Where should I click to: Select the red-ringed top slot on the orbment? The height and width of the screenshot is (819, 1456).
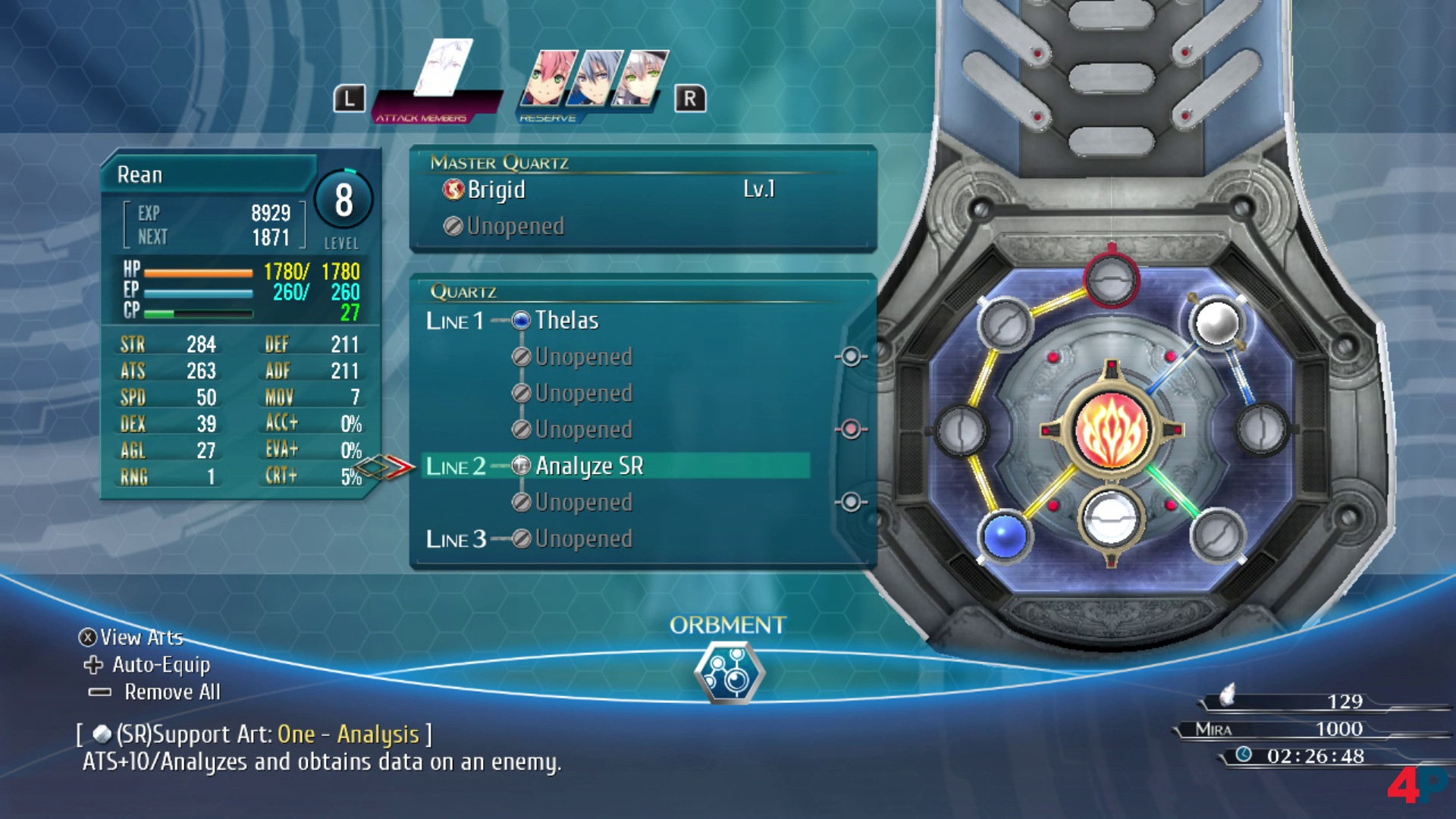(x=1111, y=279)
